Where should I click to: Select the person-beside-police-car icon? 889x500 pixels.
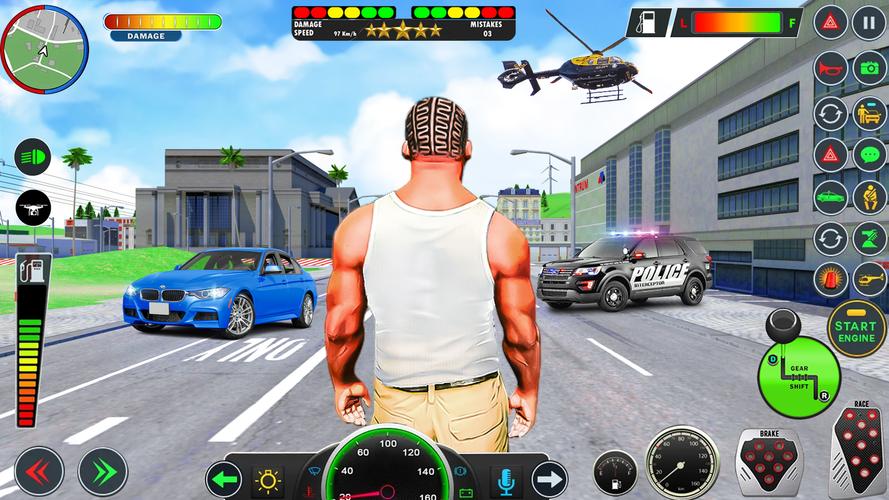(x=869, y=112)
